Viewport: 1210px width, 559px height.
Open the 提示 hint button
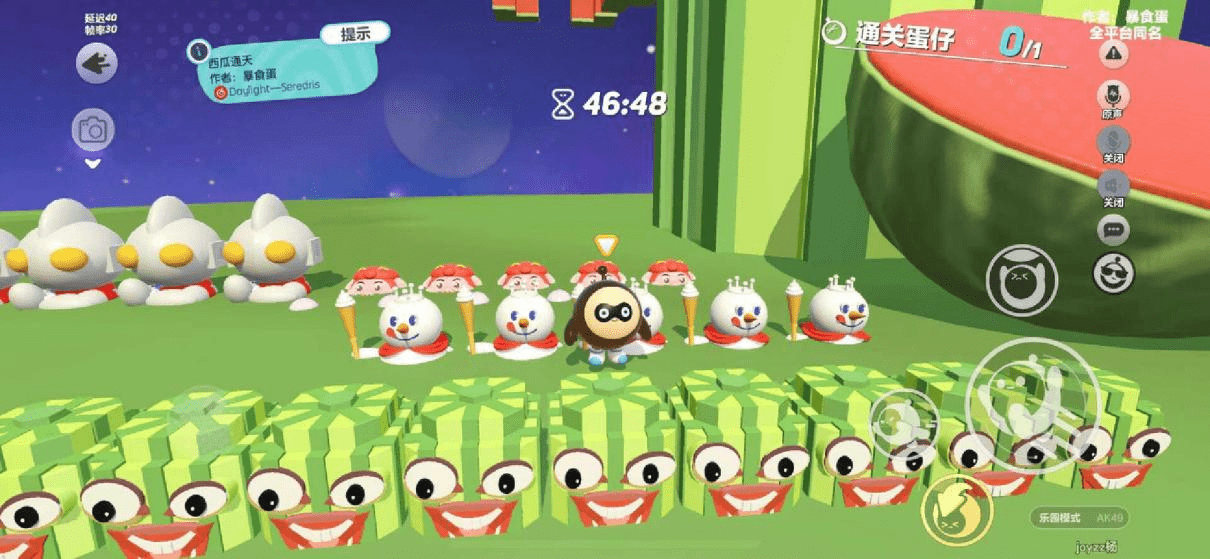pyautogui.click(x=355, y=33)
